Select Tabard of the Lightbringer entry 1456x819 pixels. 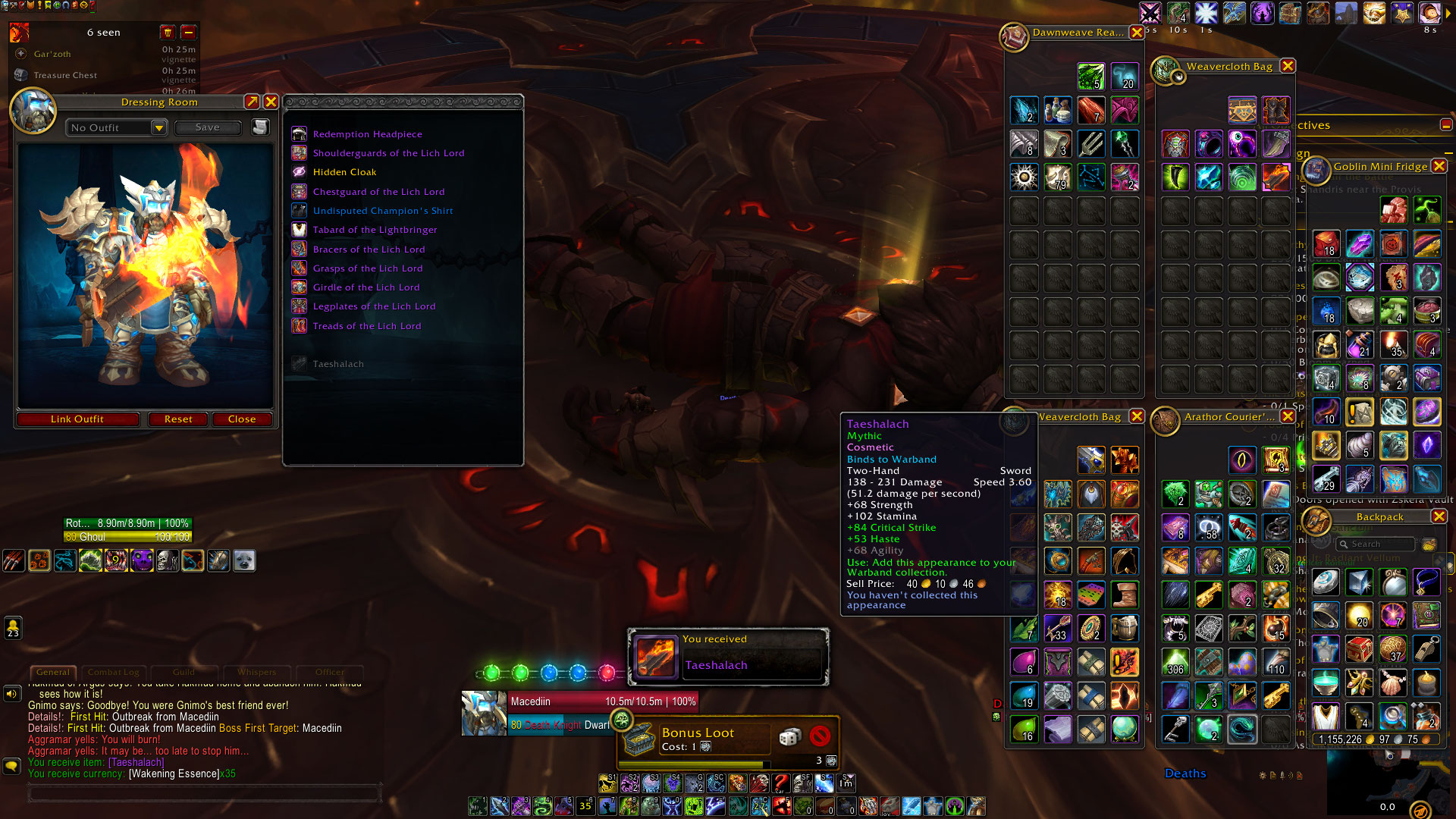click(375, 230)
